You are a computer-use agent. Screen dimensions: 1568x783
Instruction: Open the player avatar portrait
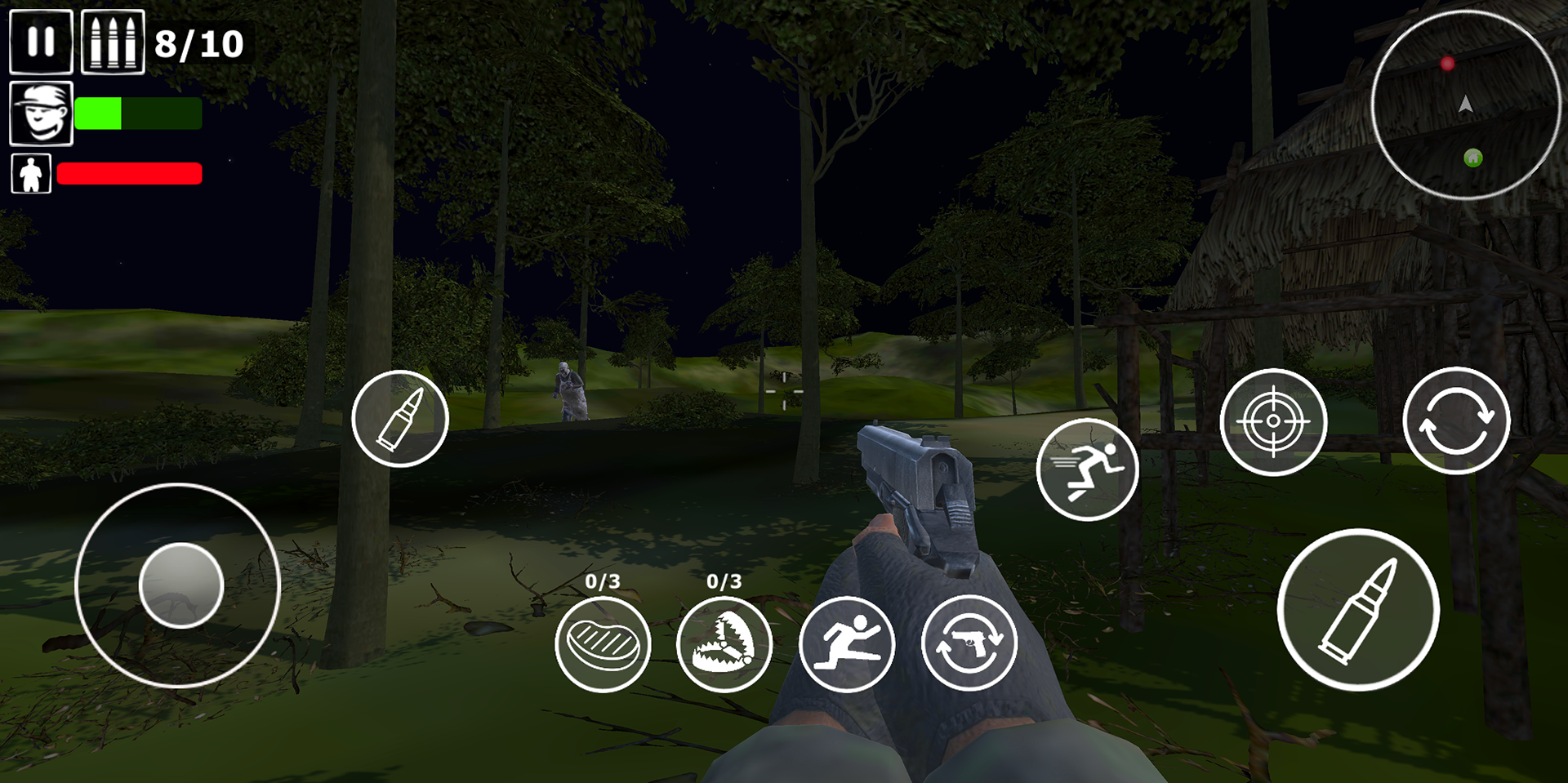coord(41,113)
